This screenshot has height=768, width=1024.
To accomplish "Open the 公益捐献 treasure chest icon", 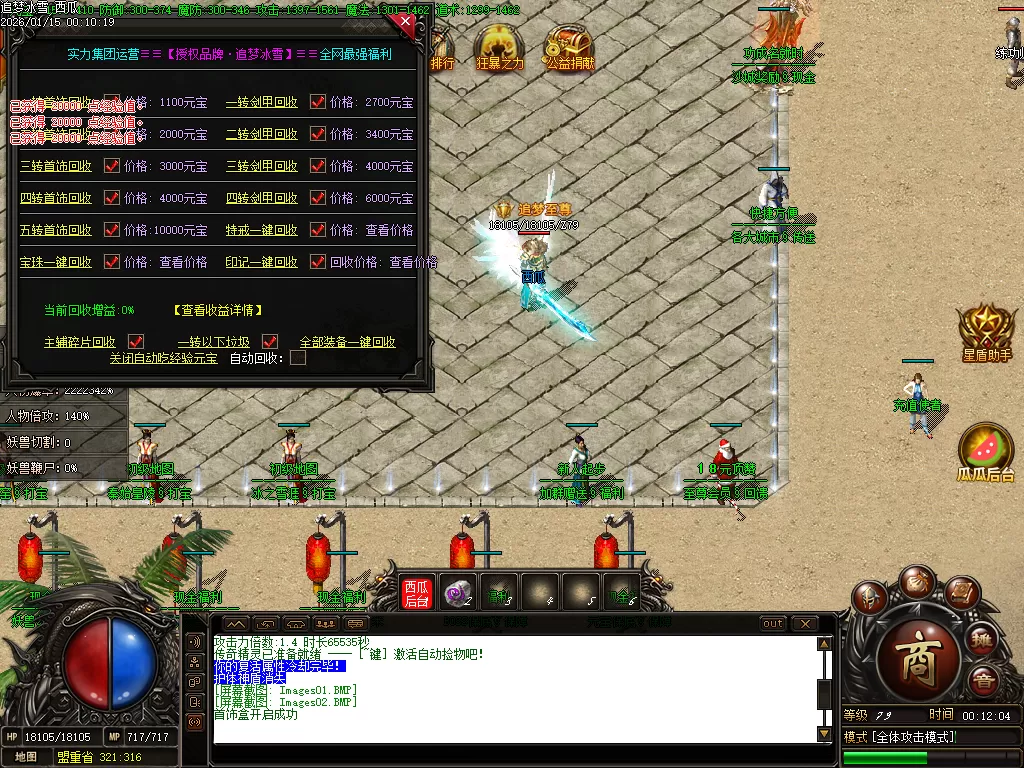I will pos(569,47).
